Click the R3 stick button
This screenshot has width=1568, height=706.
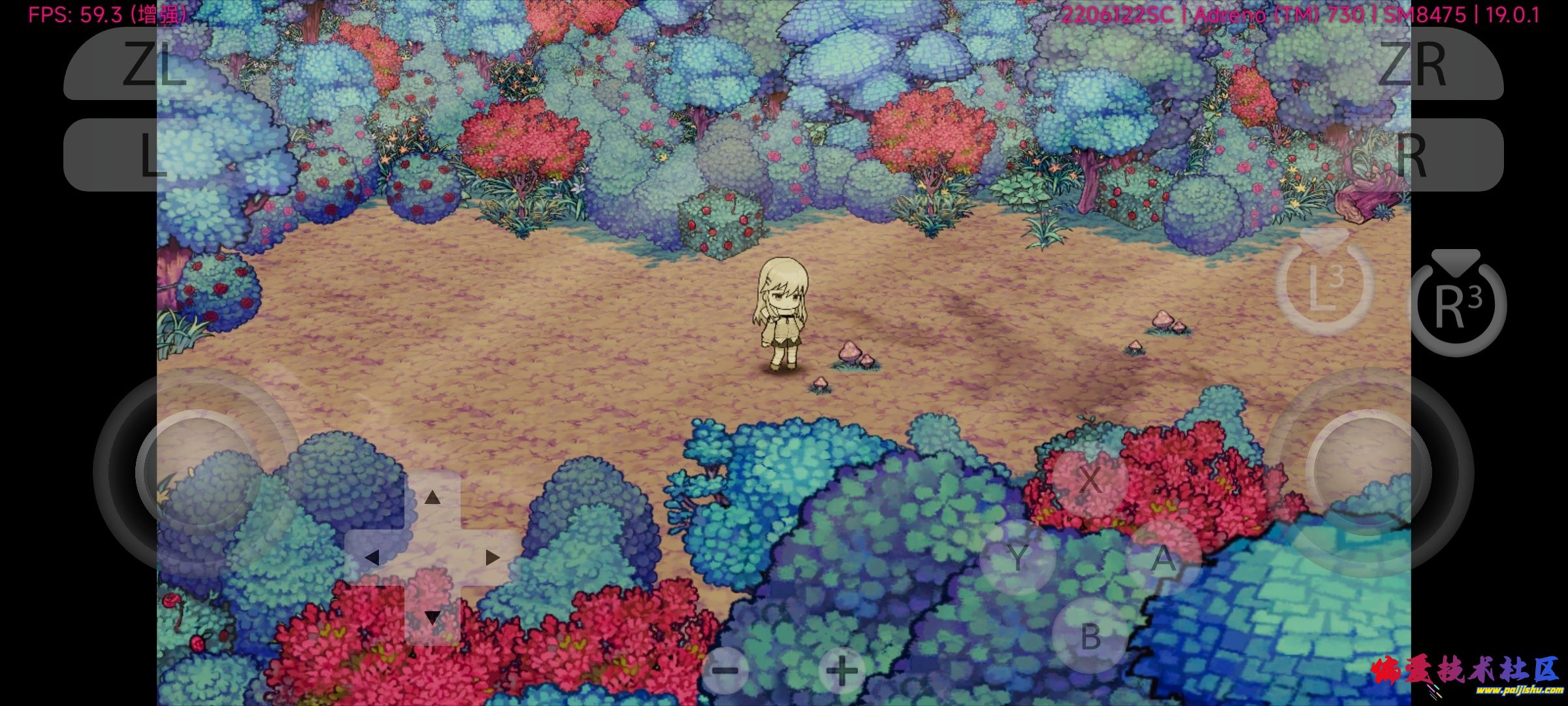tap(1458, 305)
